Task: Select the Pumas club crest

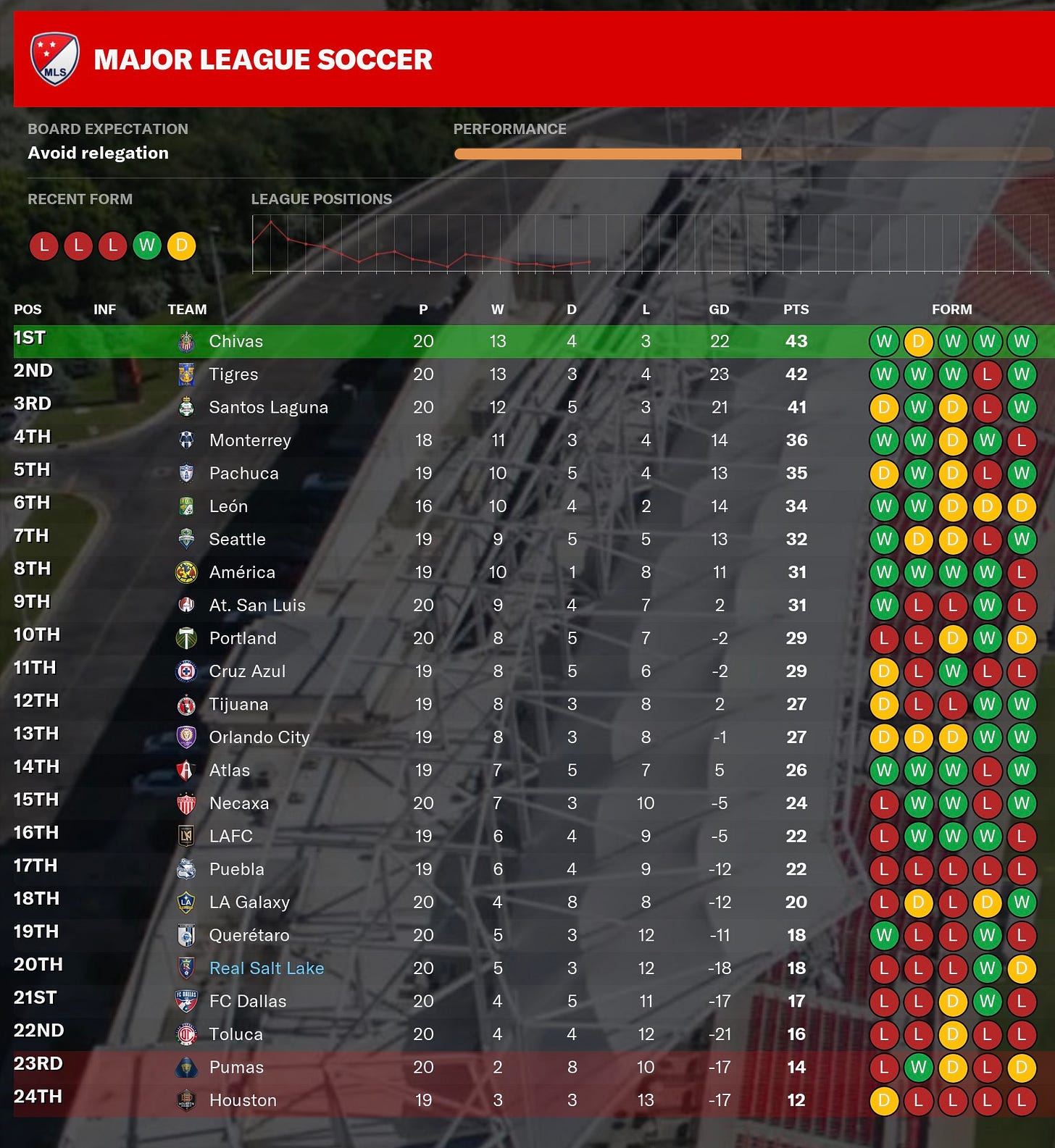Action: click(186, 1066)
